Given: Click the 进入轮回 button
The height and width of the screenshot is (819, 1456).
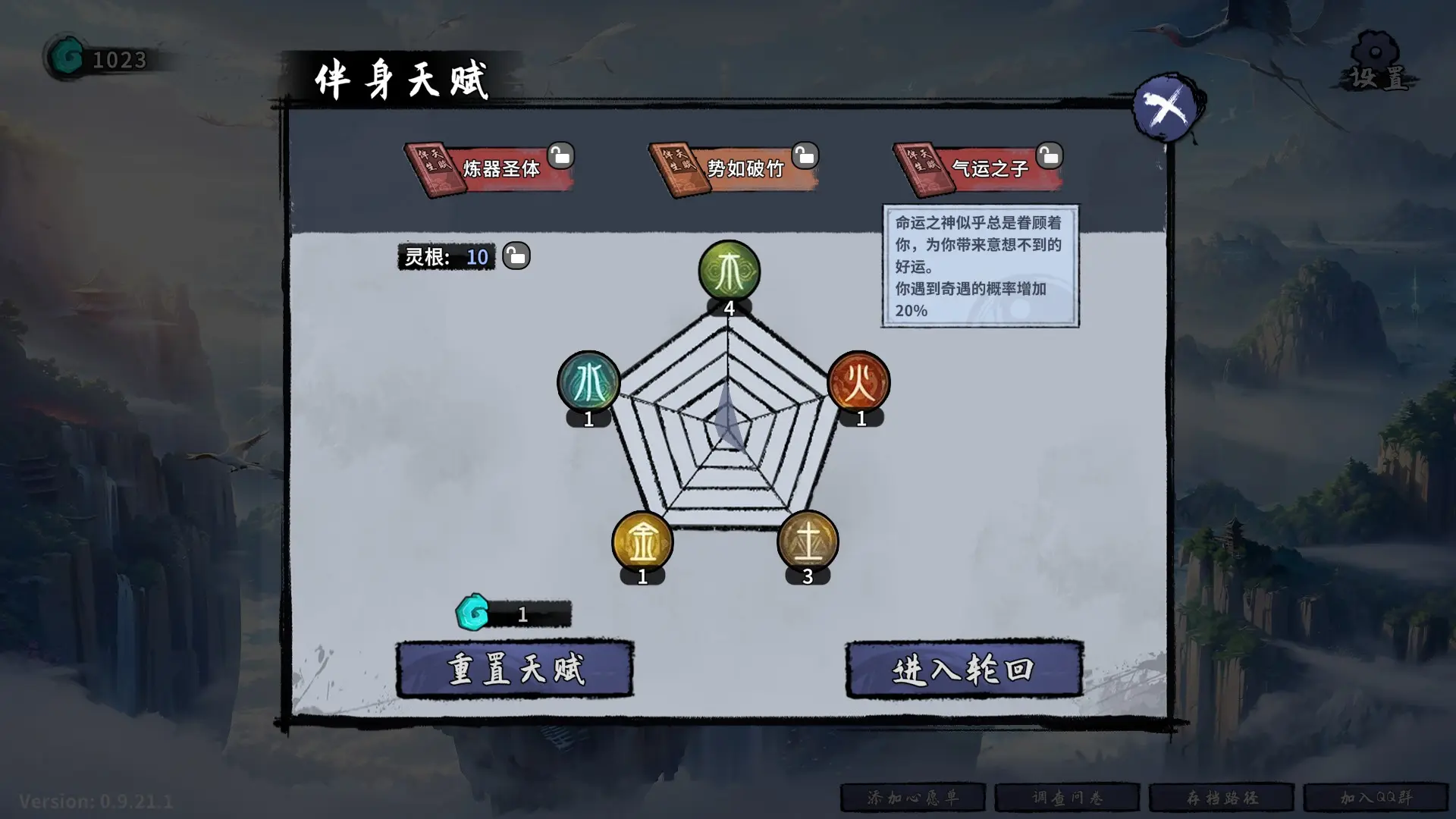Looking at the screenshot, I should [x=963, y=670].
